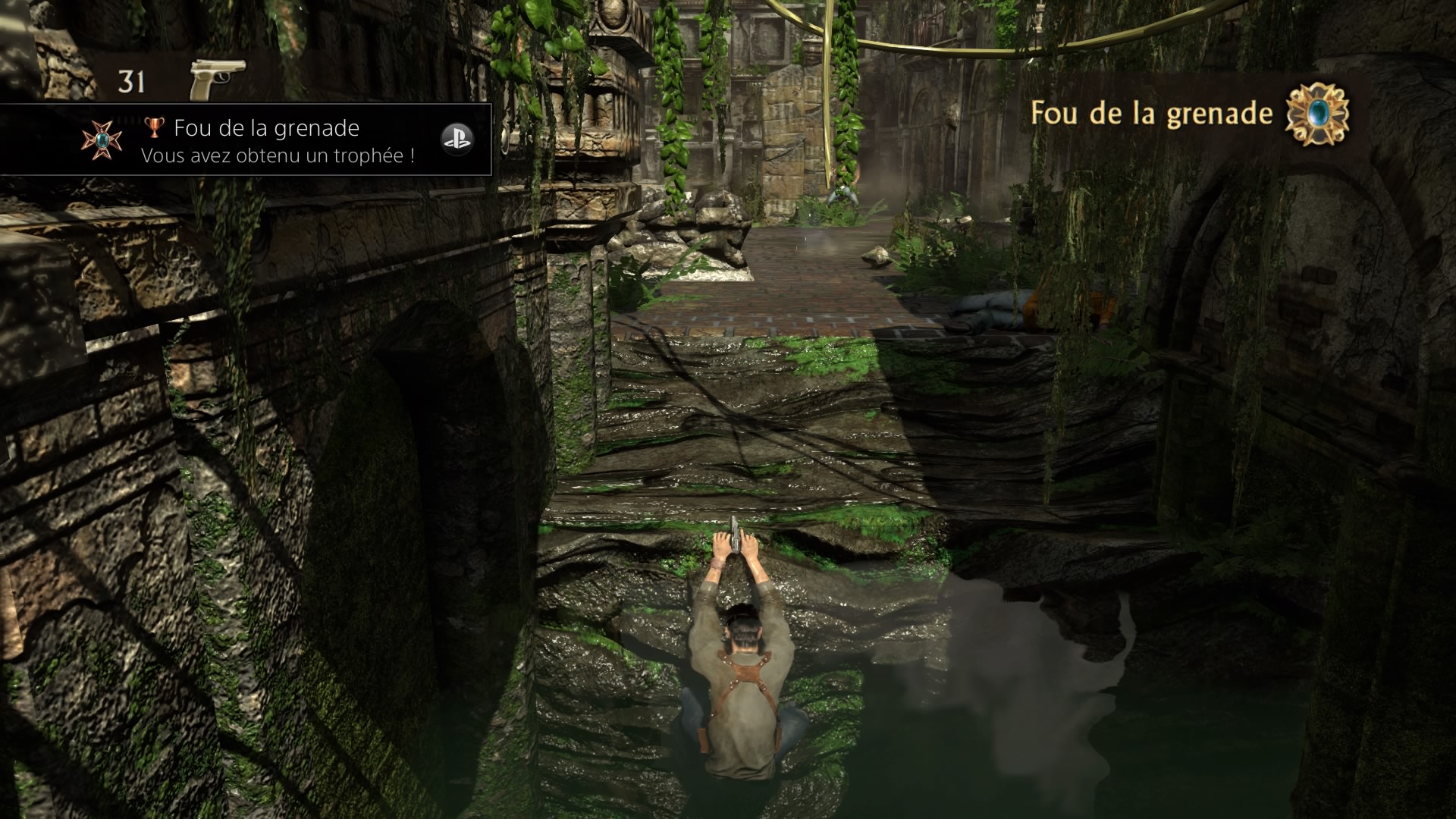1456x819 pixels.
Task: Toggle the weapon HUD overlay
Action: click(174, 78)
